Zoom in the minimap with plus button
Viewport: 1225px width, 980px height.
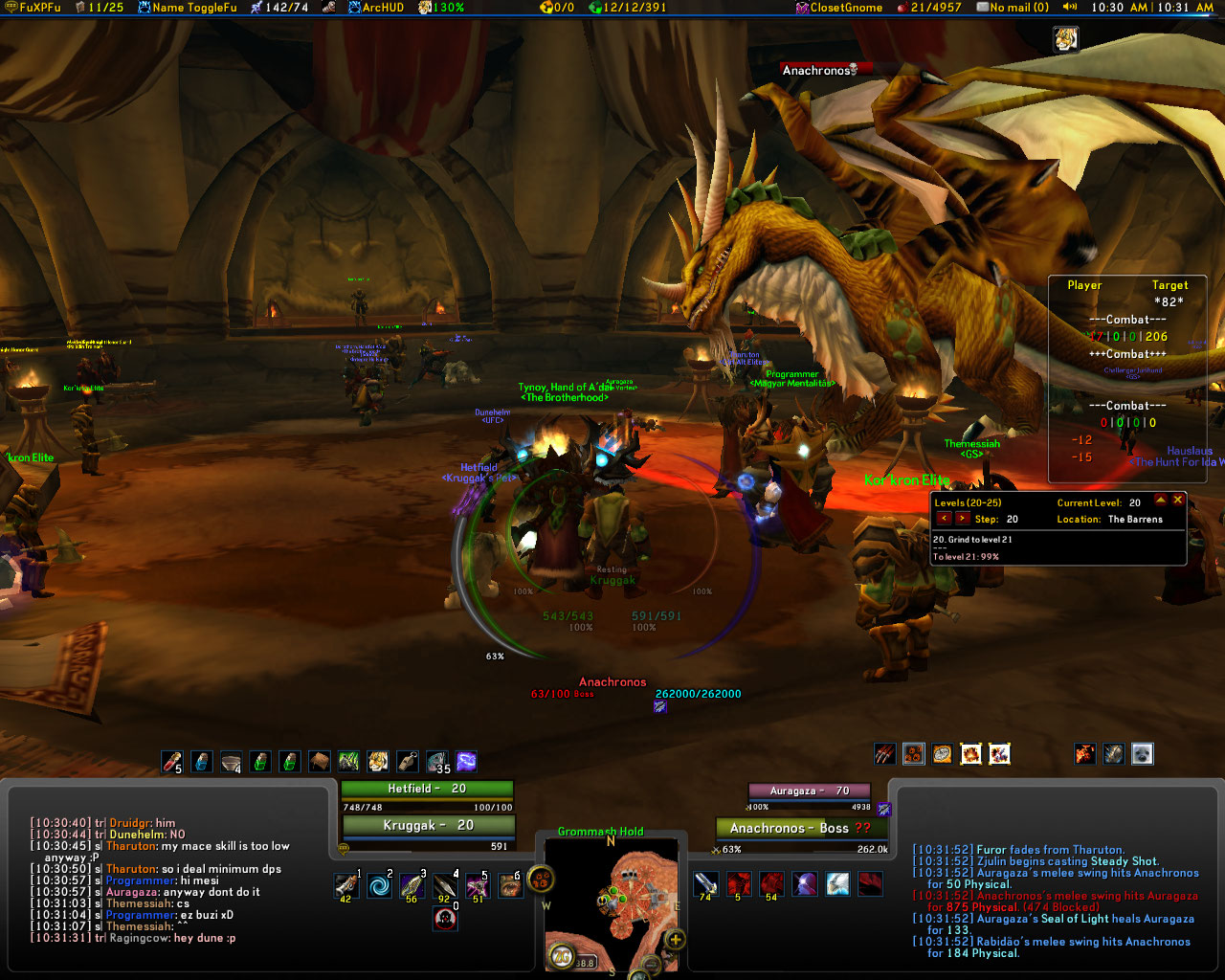pyautogui.click(x=676, y=939)
